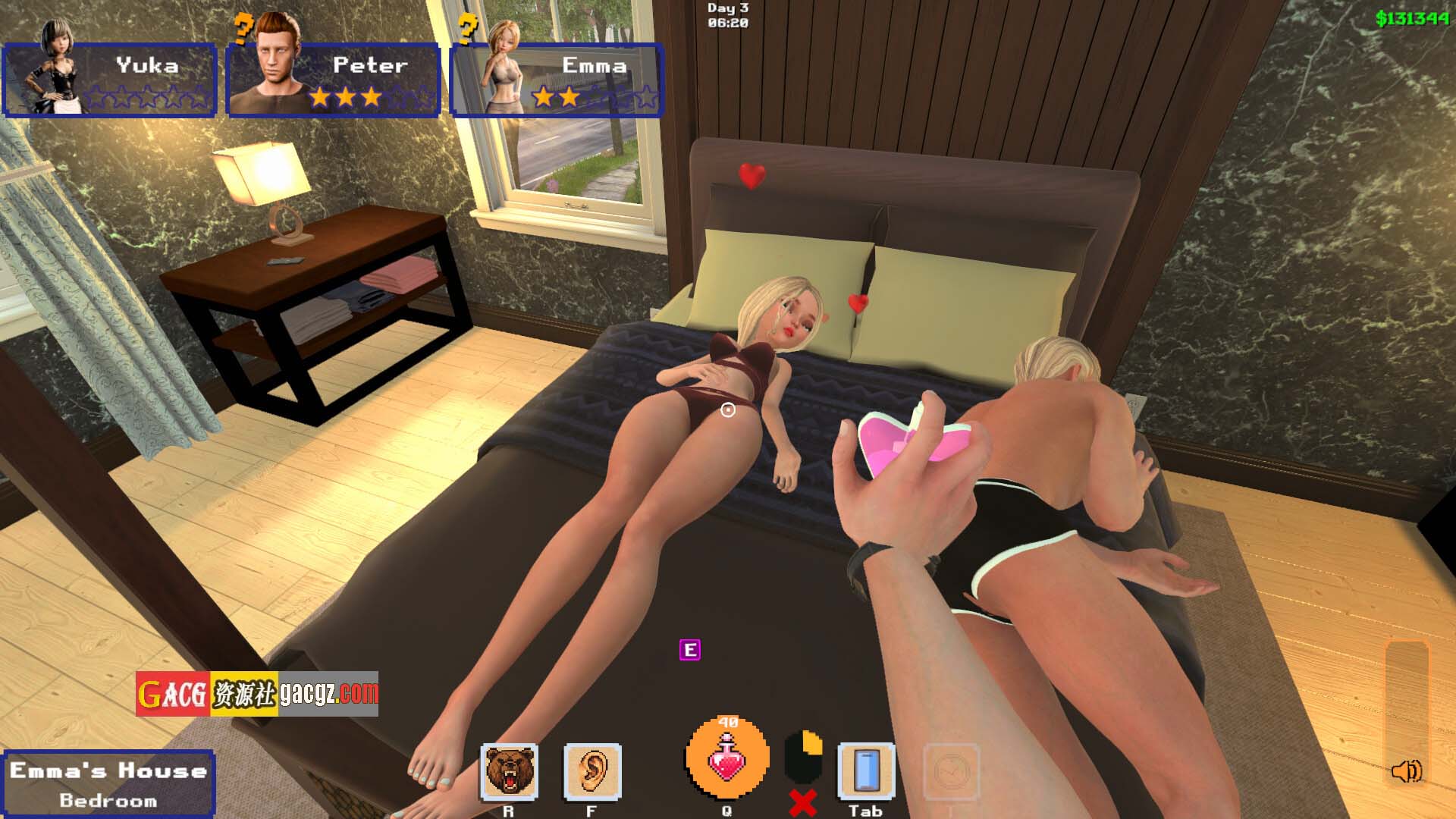Choose Emma's relationship card
The width and height of the screenshot is (1456, 819).
[557, 80]
